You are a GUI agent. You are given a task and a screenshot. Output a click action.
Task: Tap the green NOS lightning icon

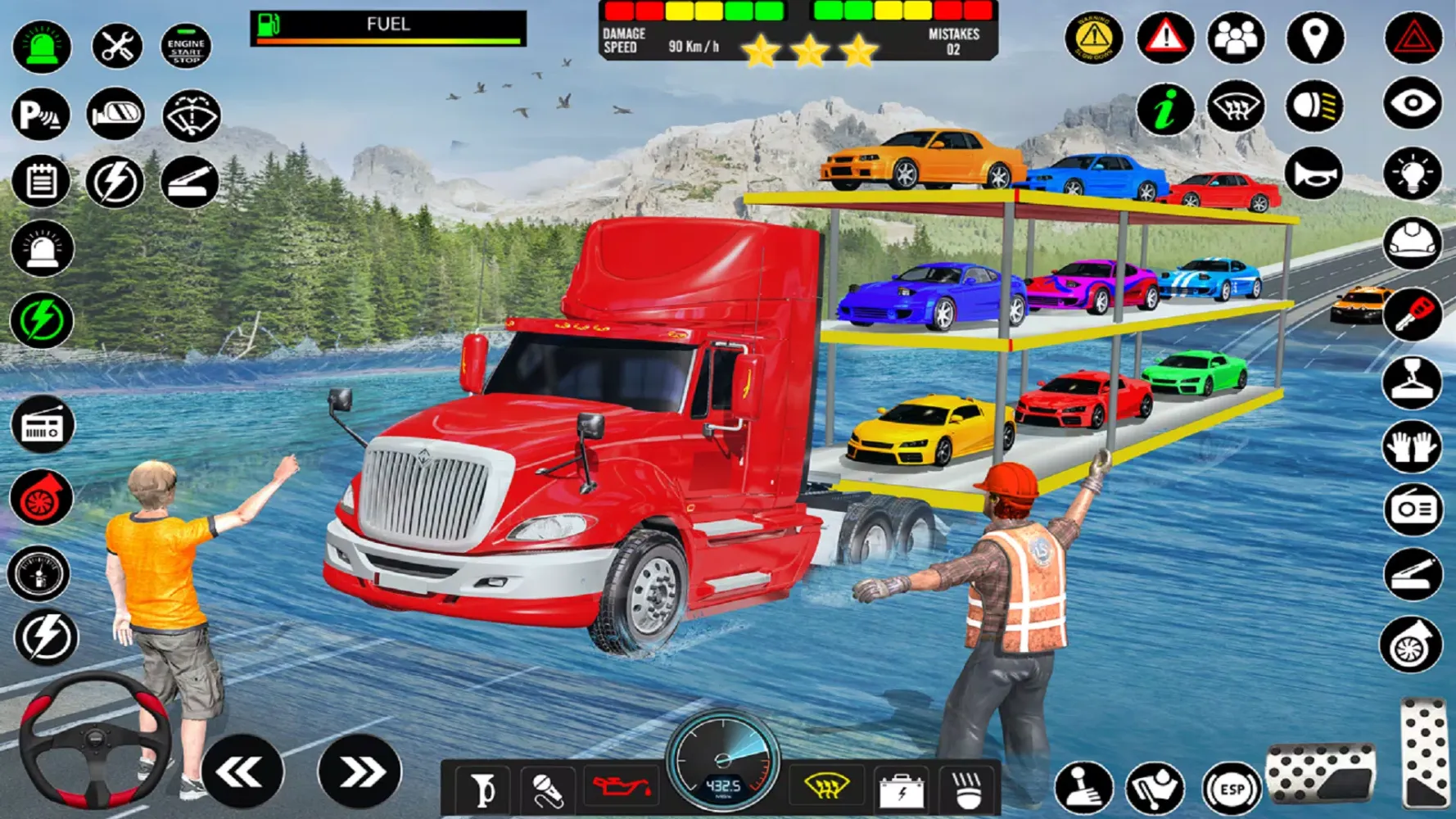[41, 318]
